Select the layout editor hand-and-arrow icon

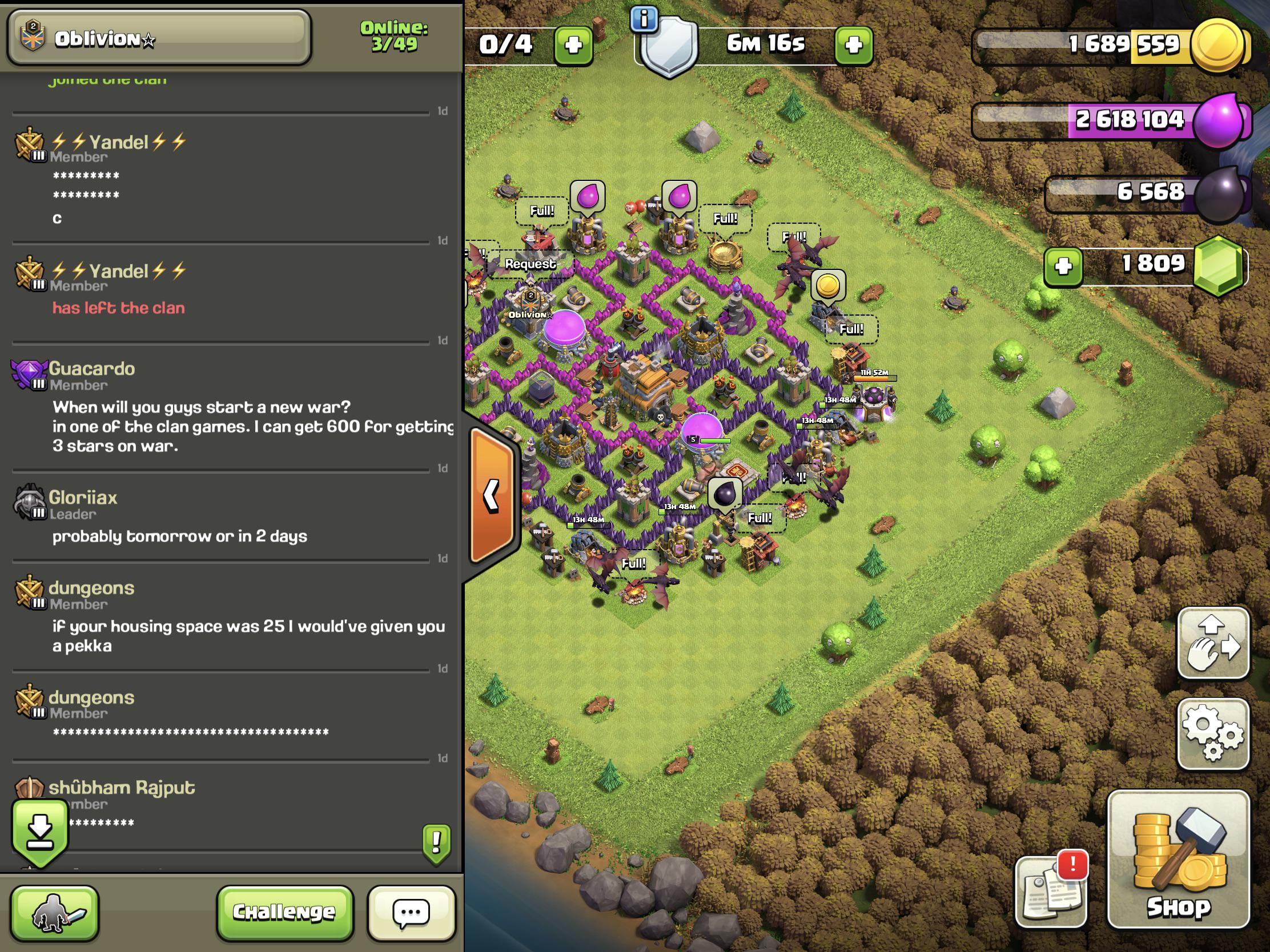tap(1213, 643)
